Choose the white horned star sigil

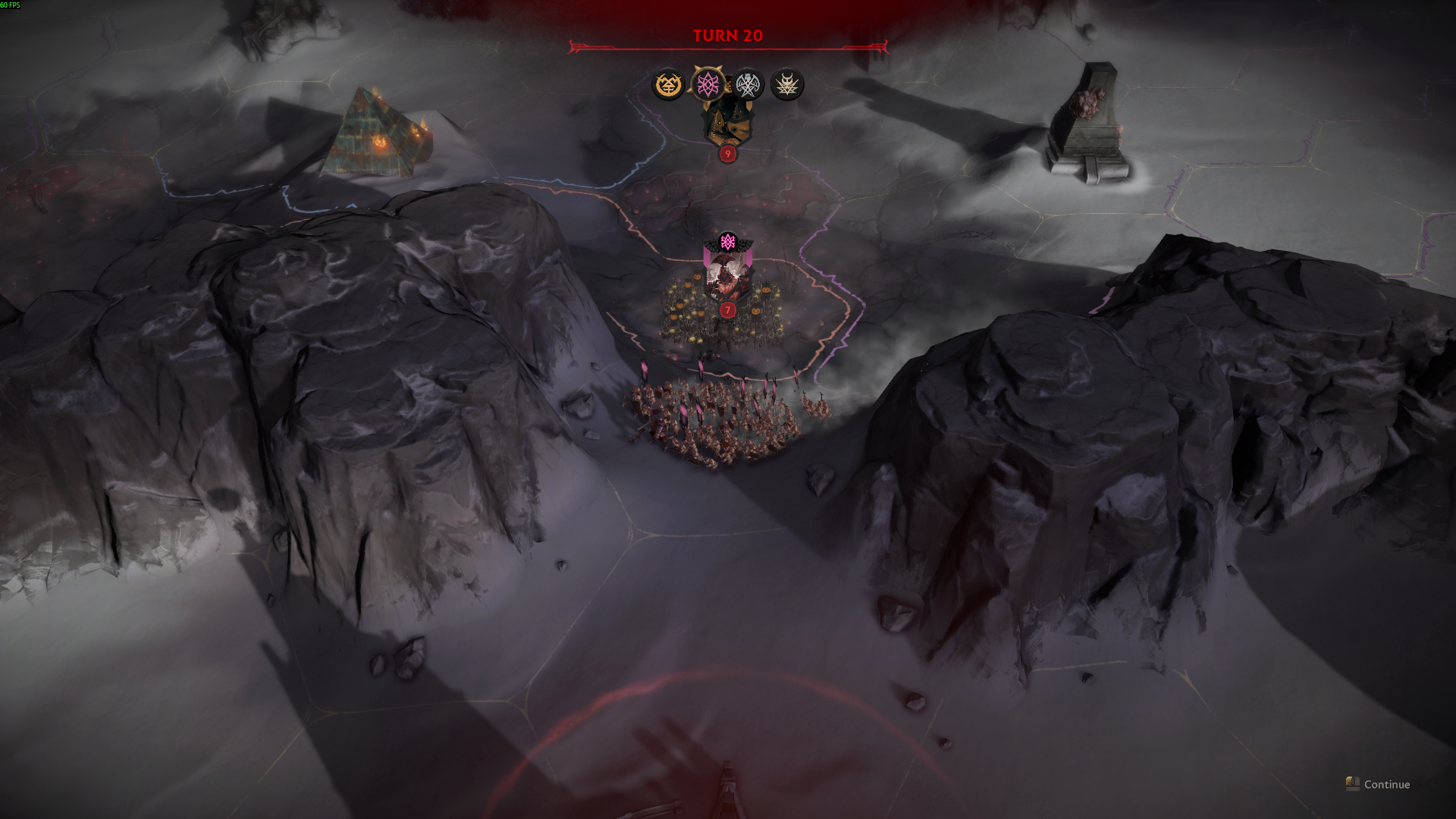787,85
